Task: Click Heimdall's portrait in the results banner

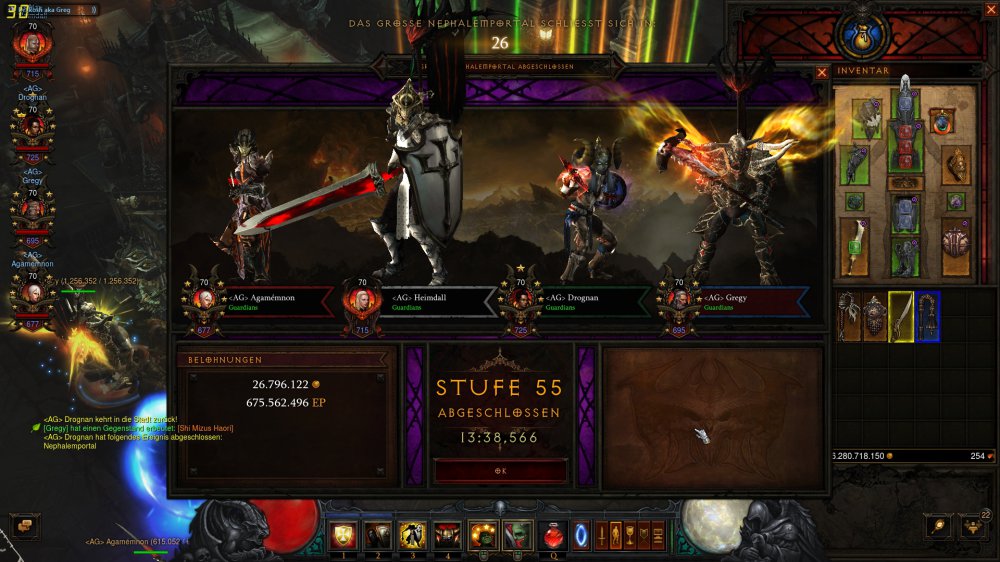Action: point(361,301)
